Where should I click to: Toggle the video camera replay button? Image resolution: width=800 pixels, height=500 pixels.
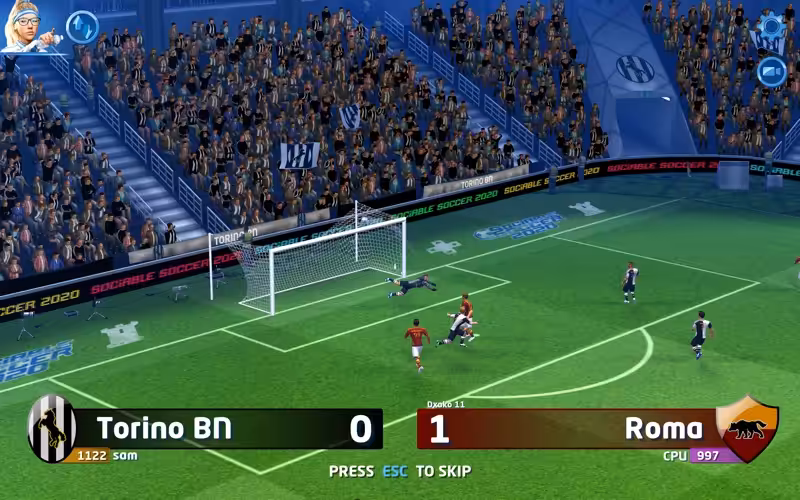click(x=771, y=71)
